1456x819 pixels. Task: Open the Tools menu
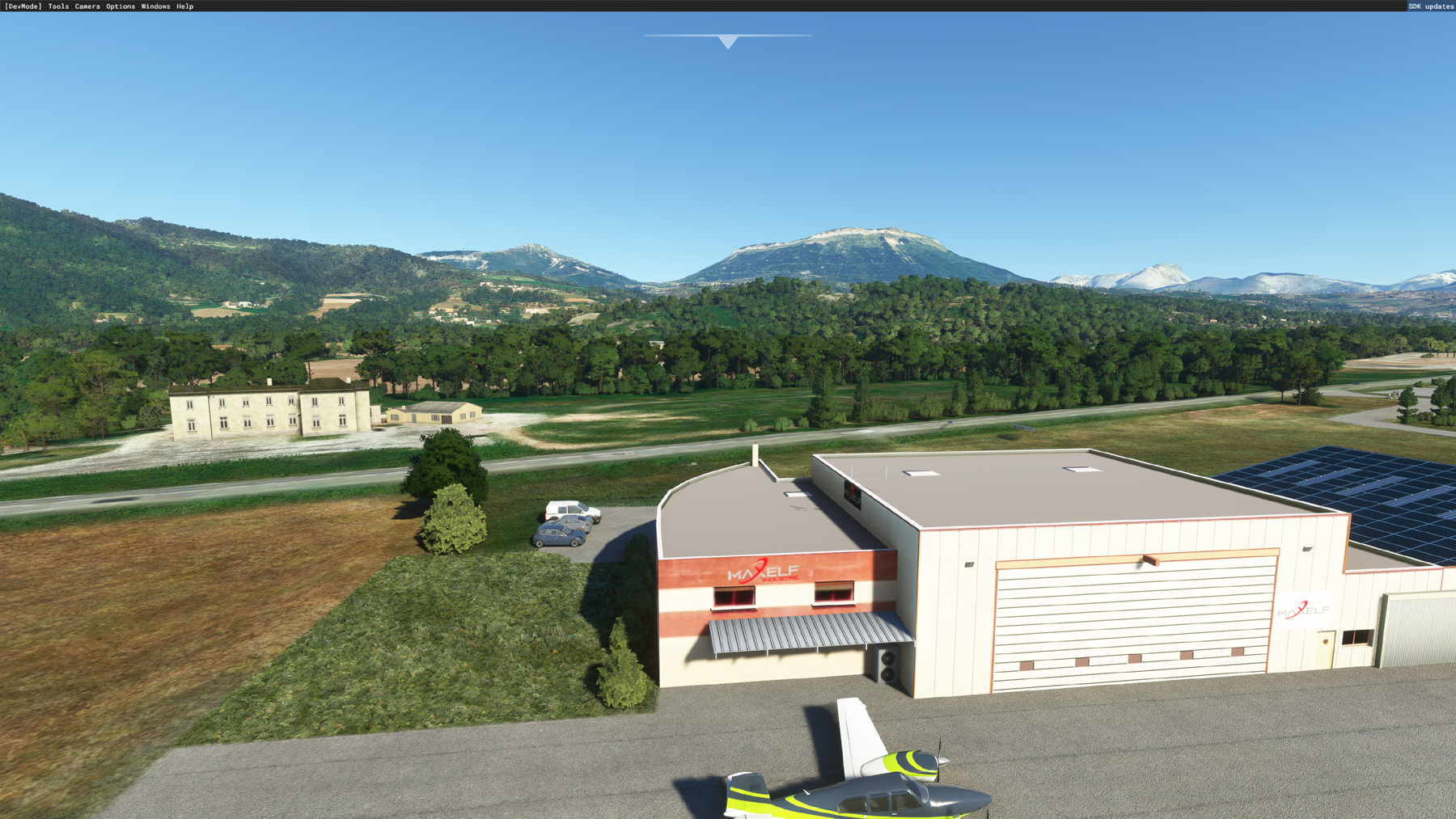[x=58, y=6]
